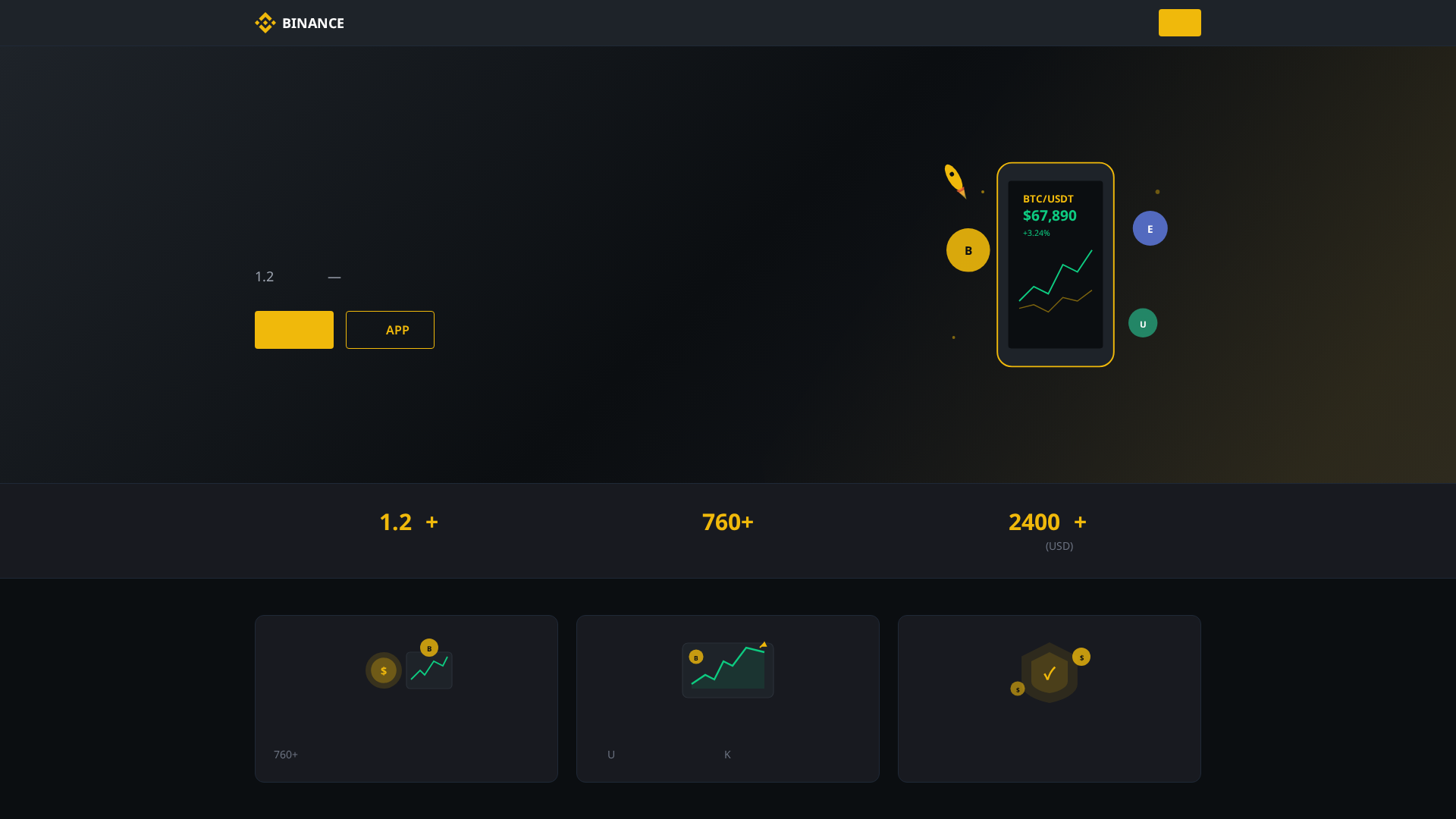The width and height of the screenshot is (1456, 819).
Task: Click the Binance diamond logo icon
Action: (x=265, y=23)
